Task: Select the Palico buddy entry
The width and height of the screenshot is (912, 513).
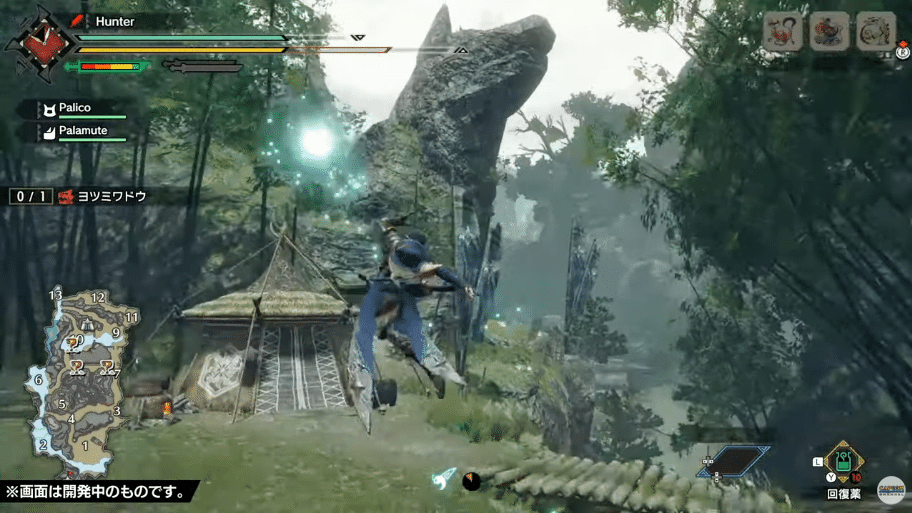Action: point(75,109)
